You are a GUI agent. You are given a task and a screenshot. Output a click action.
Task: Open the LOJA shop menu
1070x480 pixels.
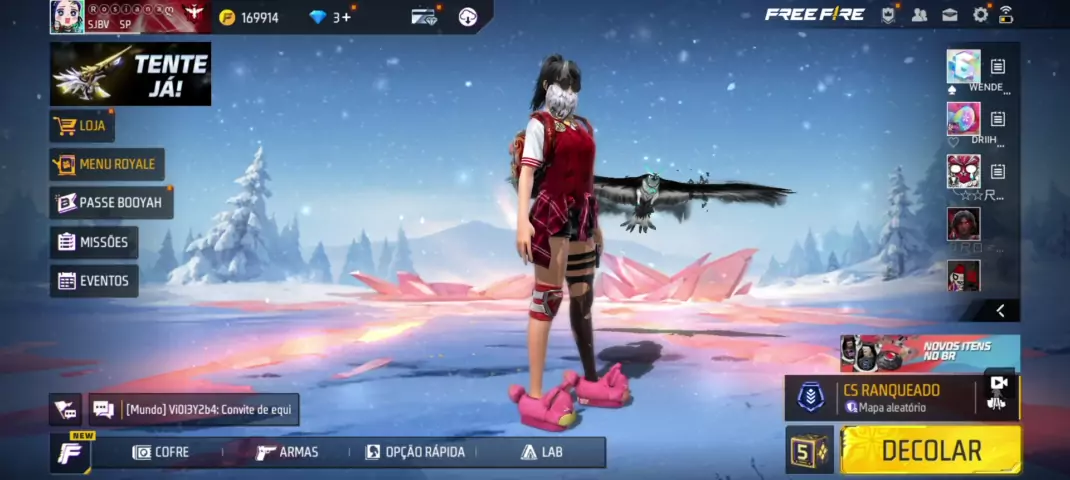83,126
